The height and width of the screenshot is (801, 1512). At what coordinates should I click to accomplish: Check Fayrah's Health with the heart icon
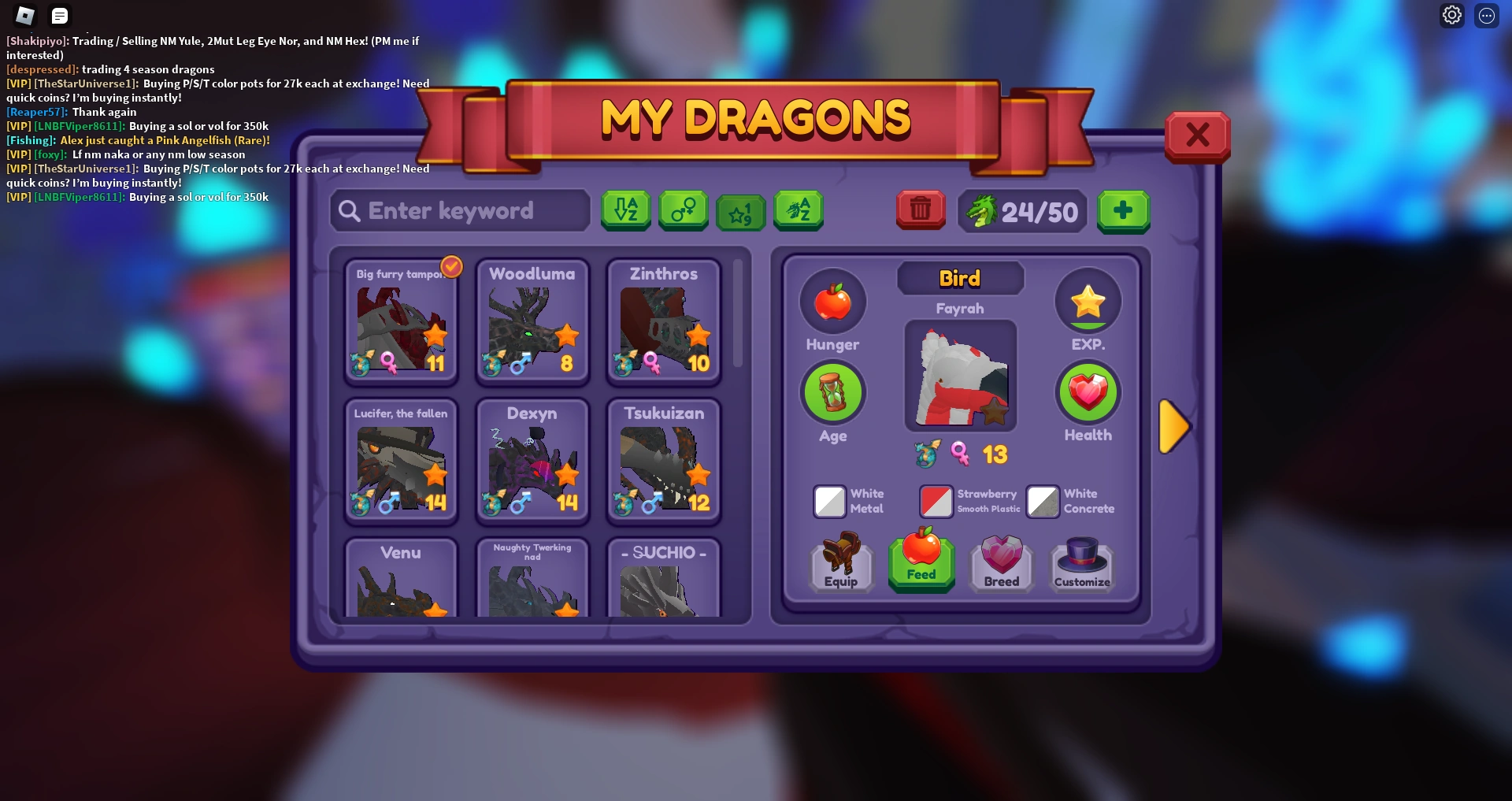(x=1088, y=392)
